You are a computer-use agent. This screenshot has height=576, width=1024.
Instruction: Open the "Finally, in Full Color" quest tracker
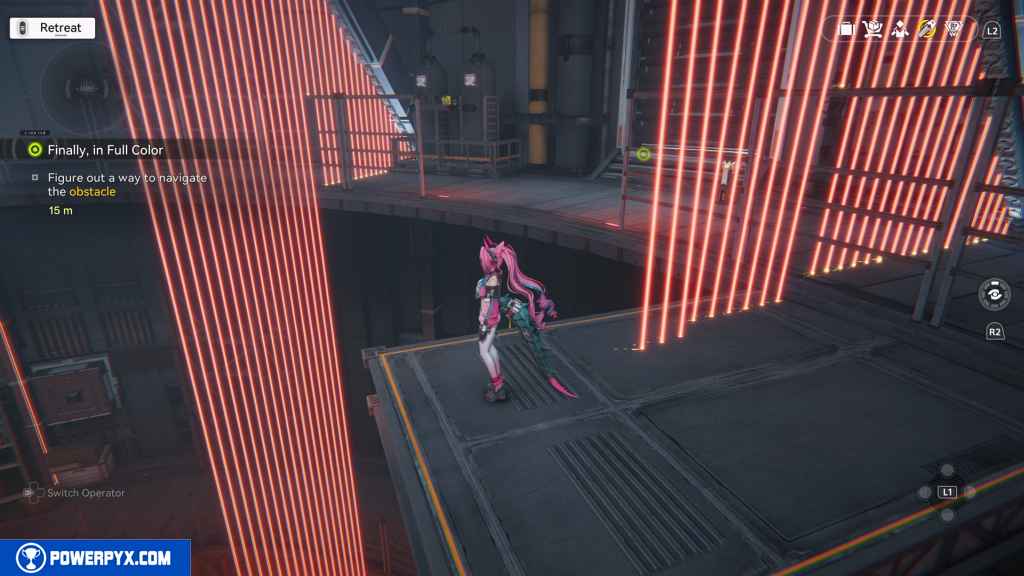[104, 150]
